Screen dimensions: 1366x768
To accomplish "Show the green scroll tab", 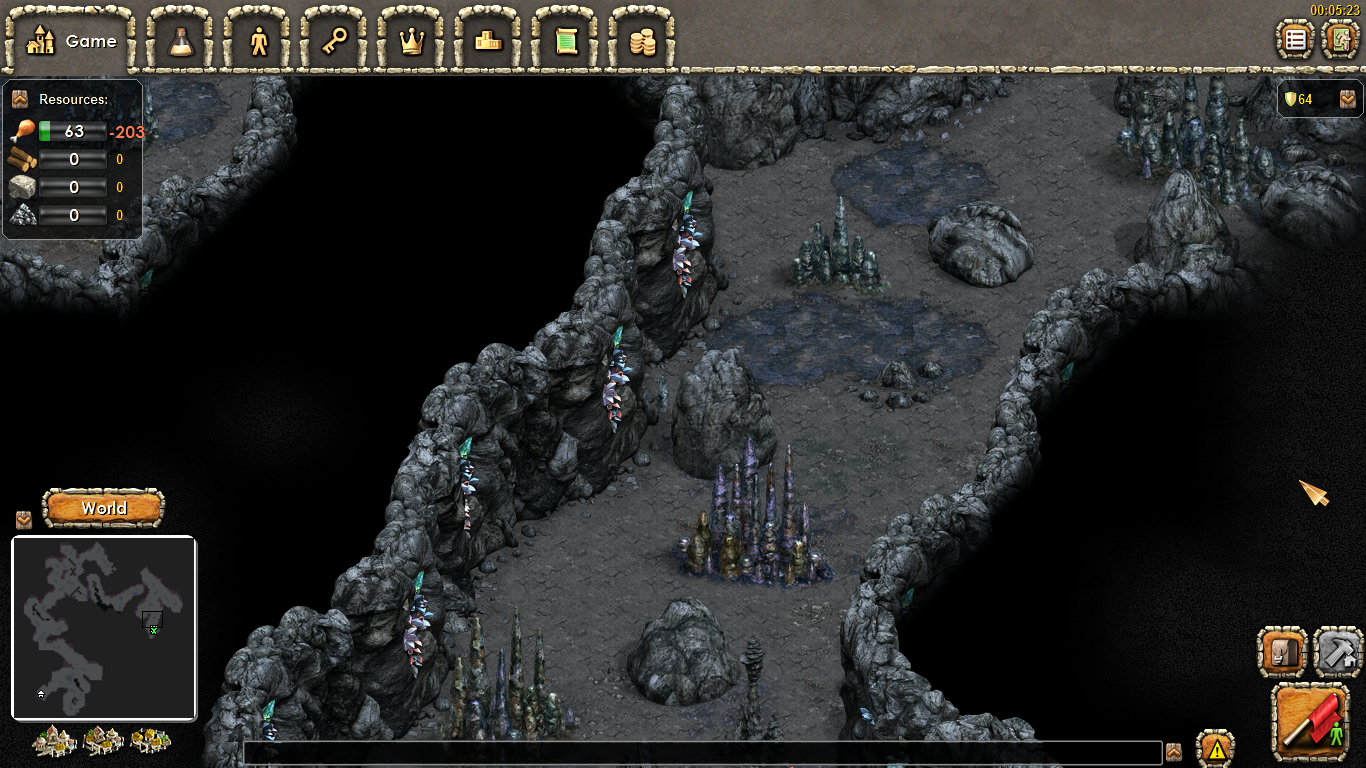I will (566, 41).
